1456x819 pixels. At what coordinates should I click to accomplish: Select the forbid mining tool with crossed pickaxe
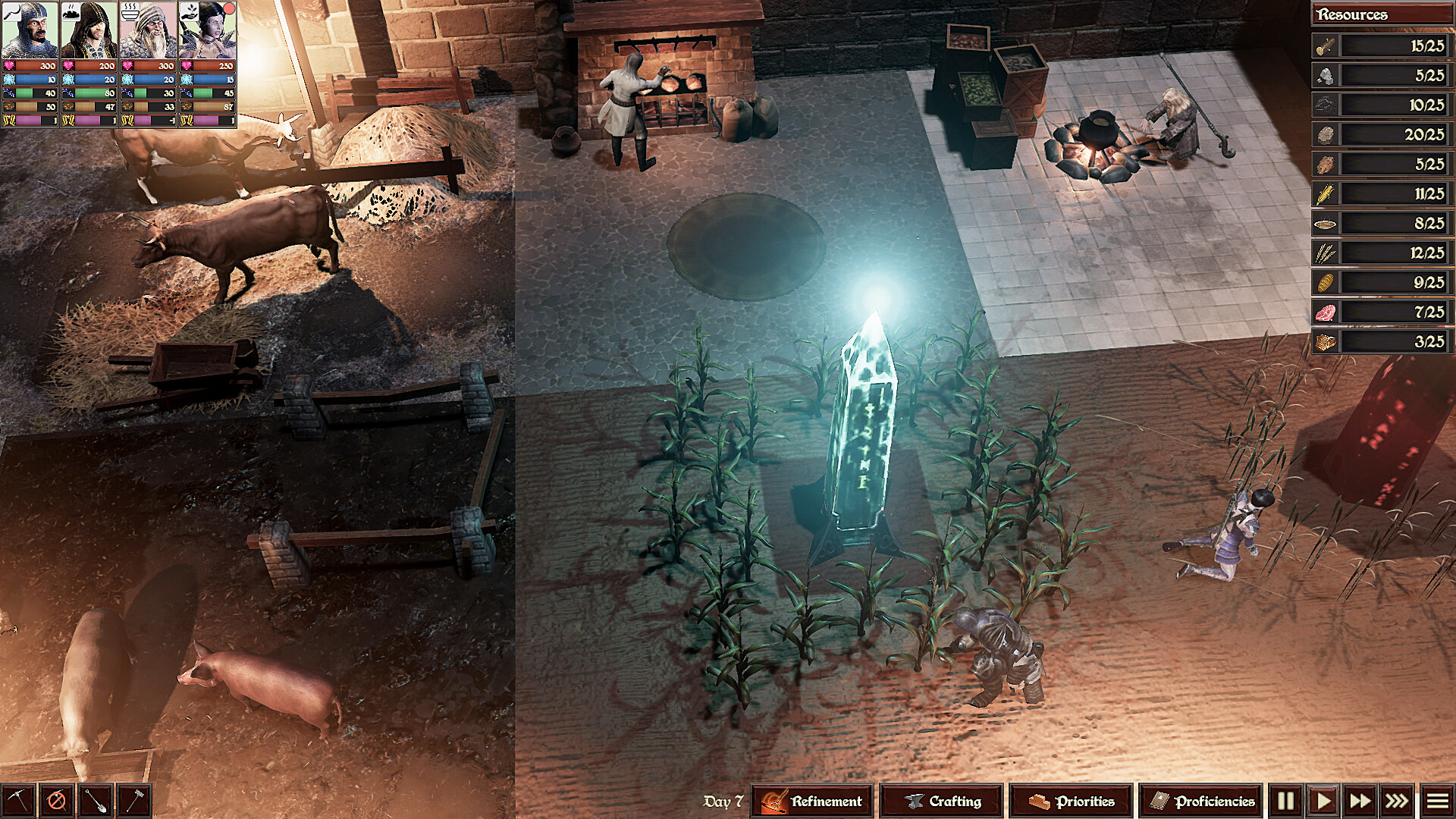pyautogui.click(x=57, y=799)
